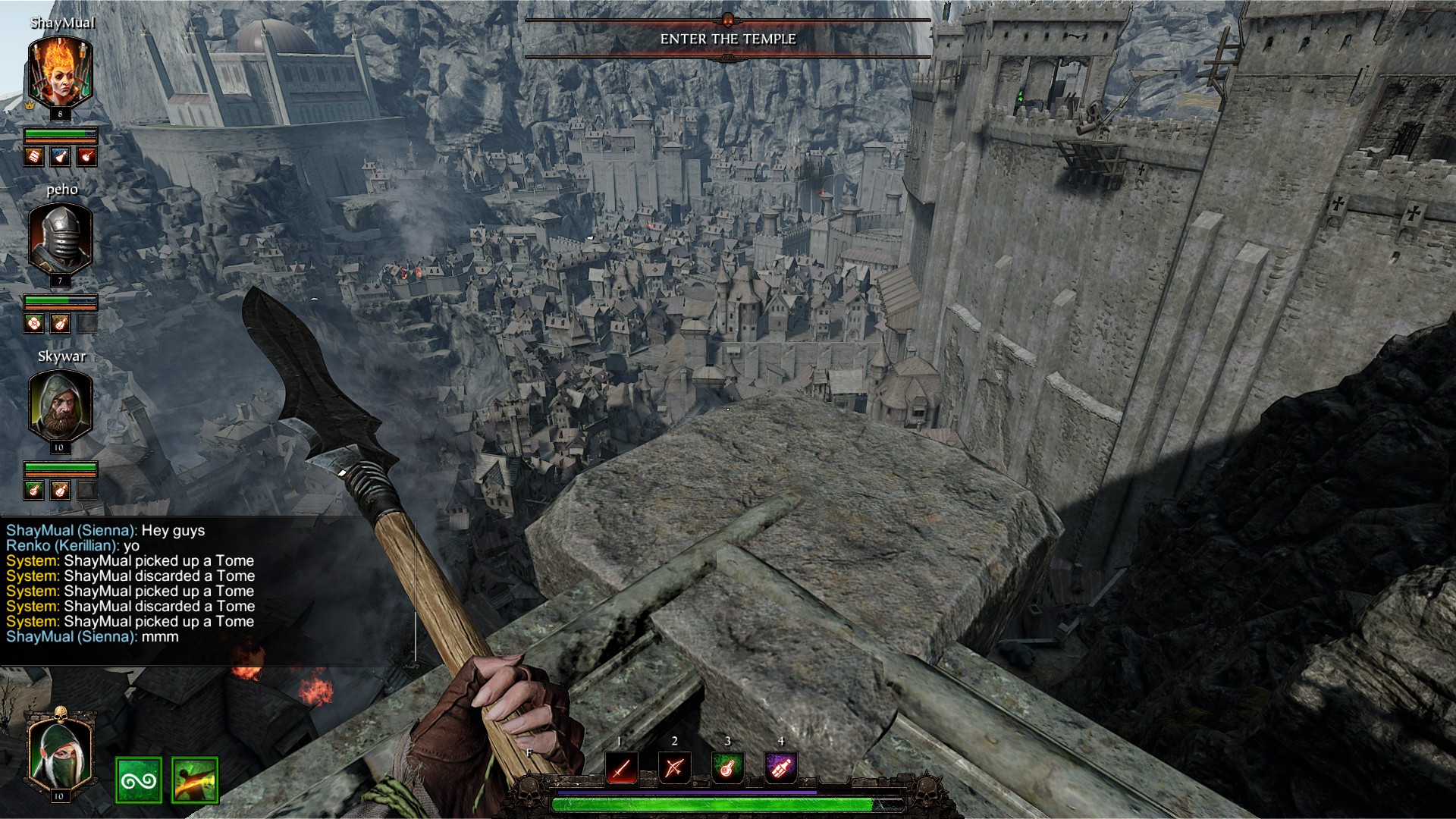Viewport: 1456px width, 819px height.
Task: Select Skywar's bearded dwarf portrait
Action: [x=61, y=406]
